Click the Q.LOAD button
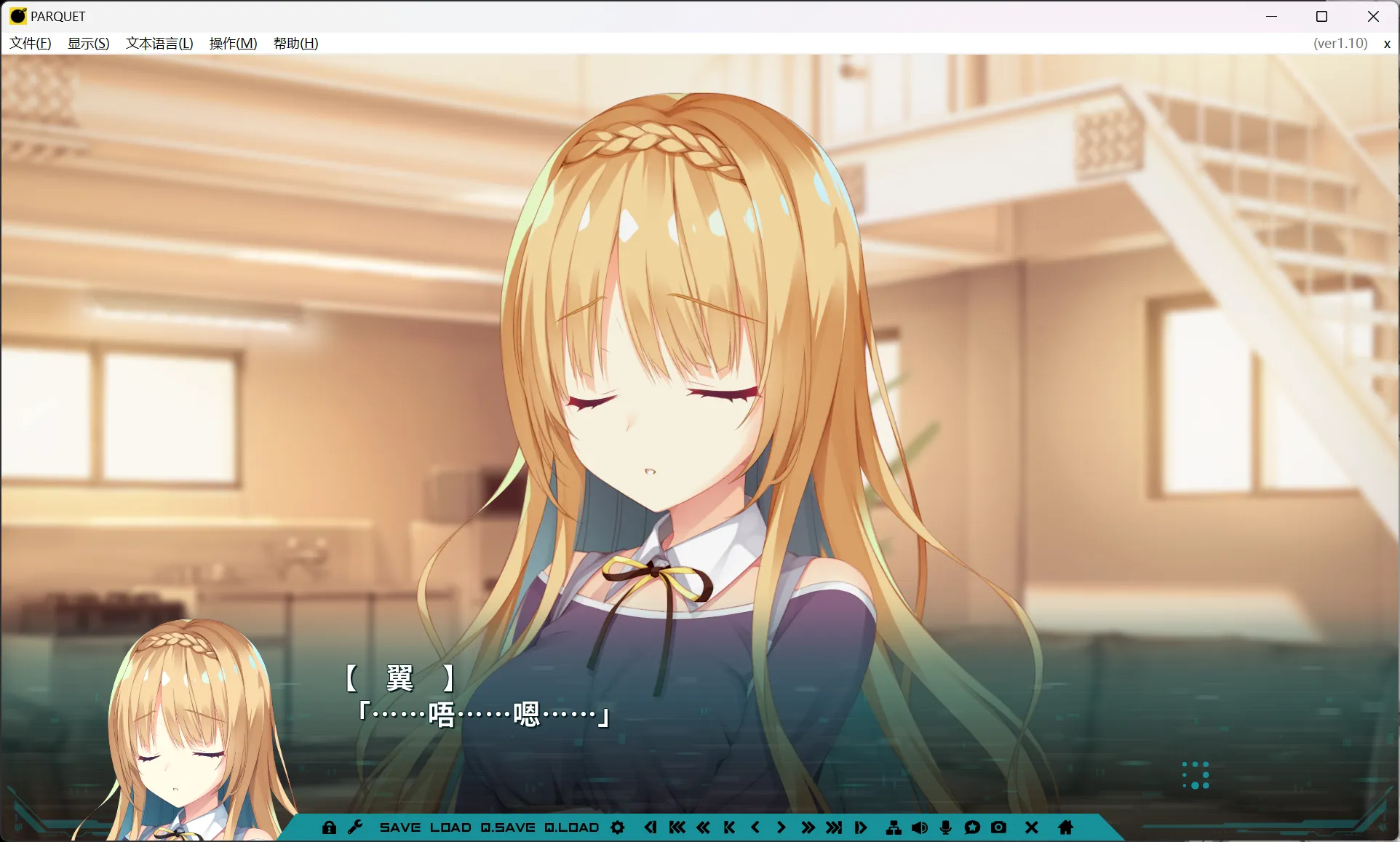The width and height of the screenshot is (1400, 842). pos(571,827)
